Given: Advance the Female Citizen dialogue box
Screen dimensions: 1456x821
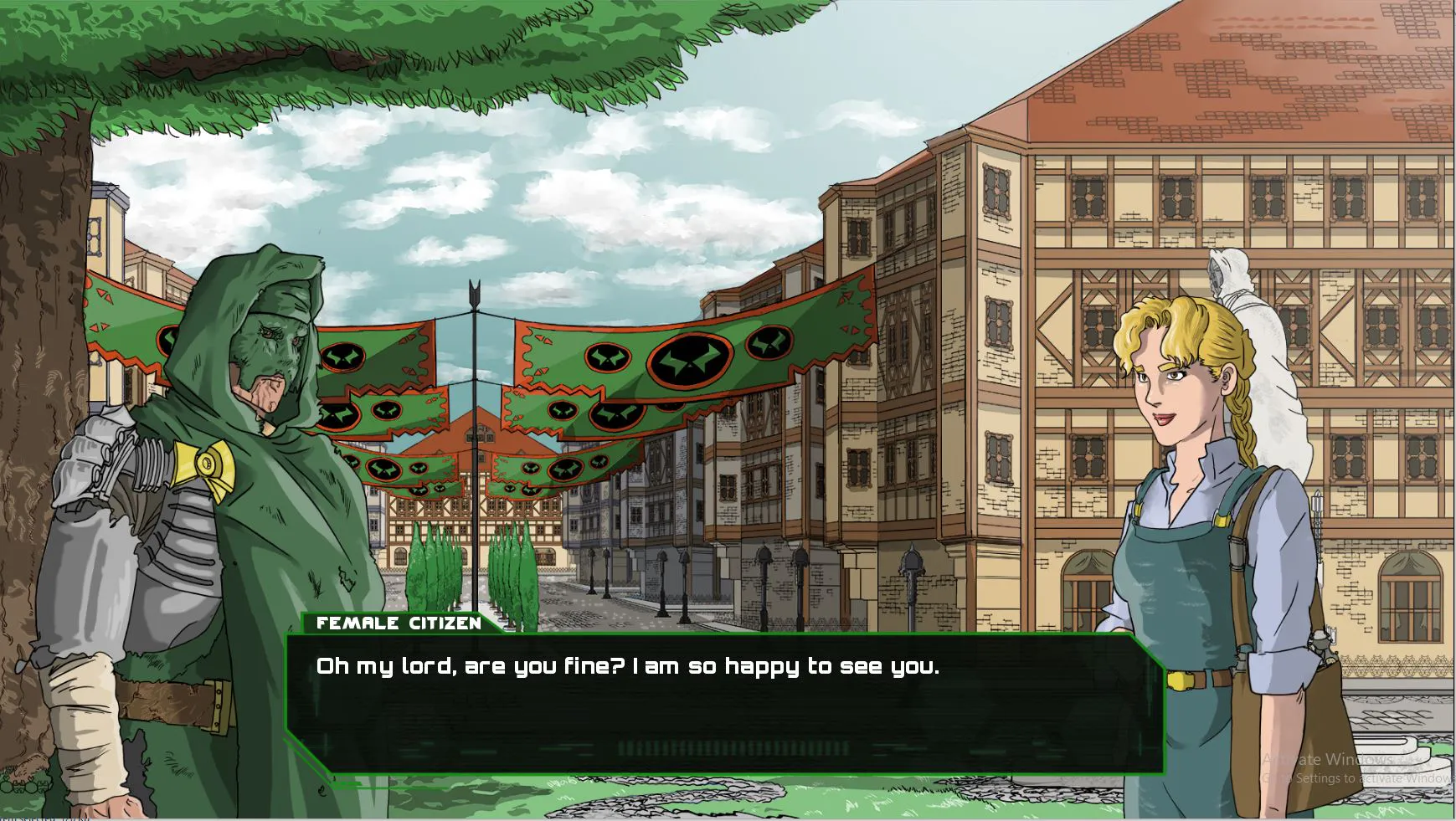Looking at the screenshot, I should click(724, 703).
